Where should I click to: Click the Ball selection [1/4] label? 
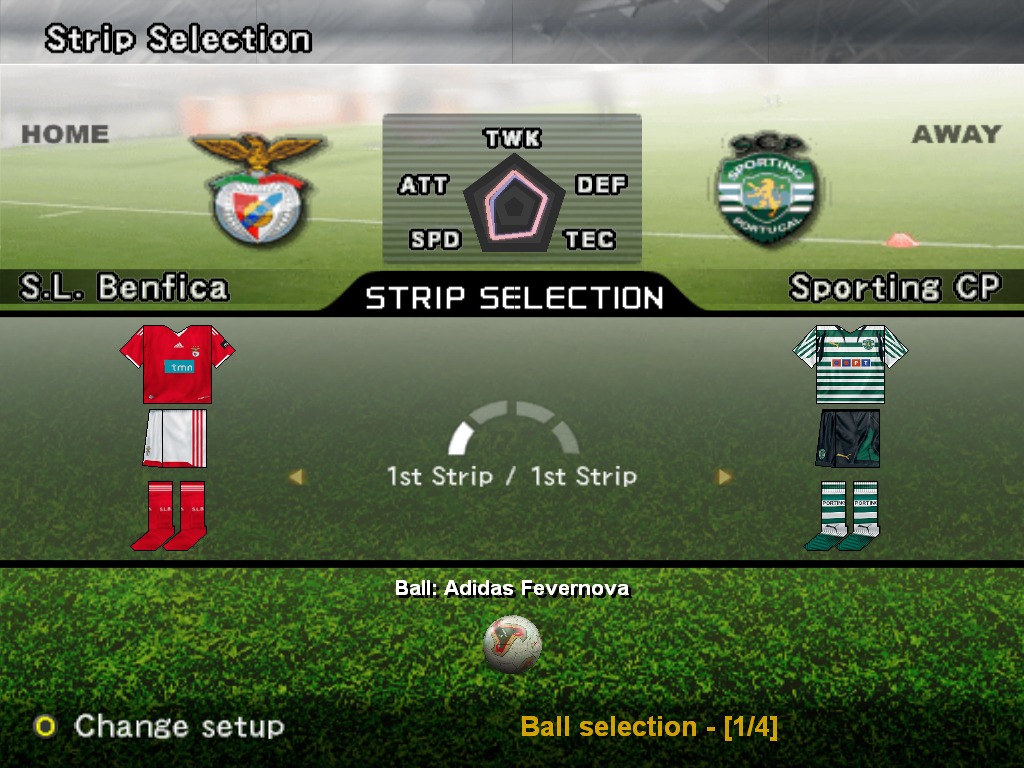649,727
